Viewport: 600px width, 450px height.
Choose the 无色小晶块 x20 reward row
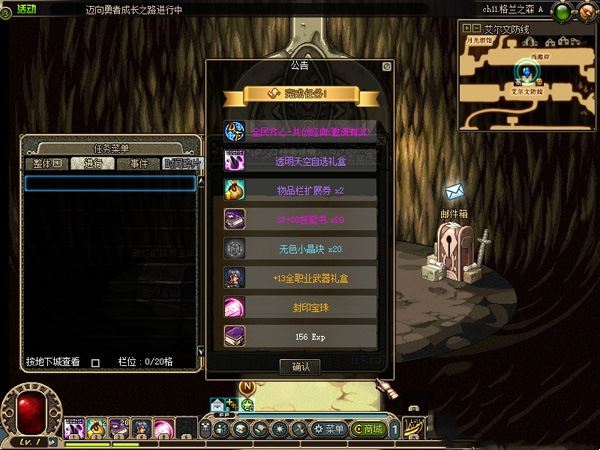pyautogui.click(x=300, y=248)
